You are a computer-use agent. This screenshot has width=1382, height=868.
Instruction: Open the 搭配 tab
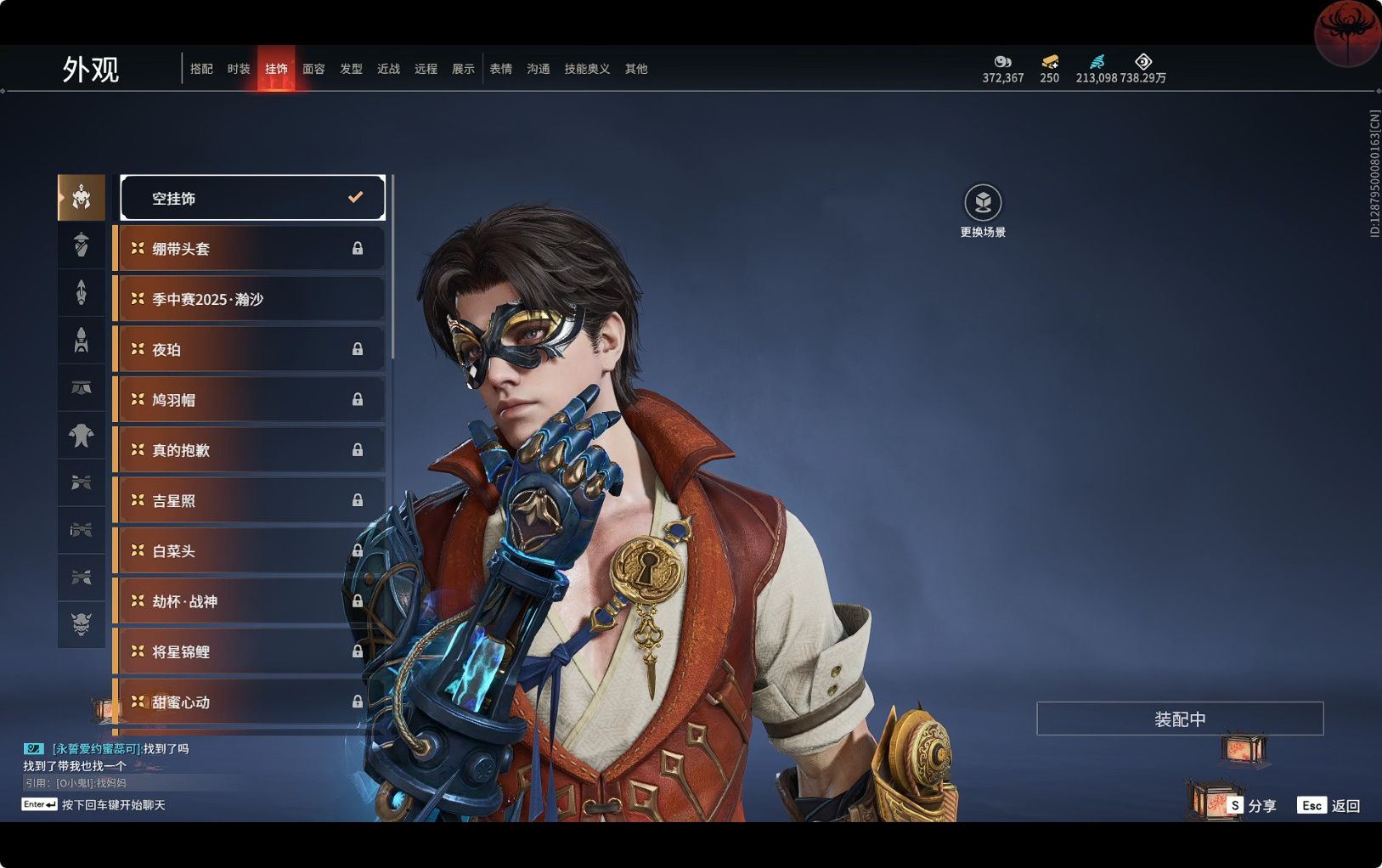pos(201,69)
